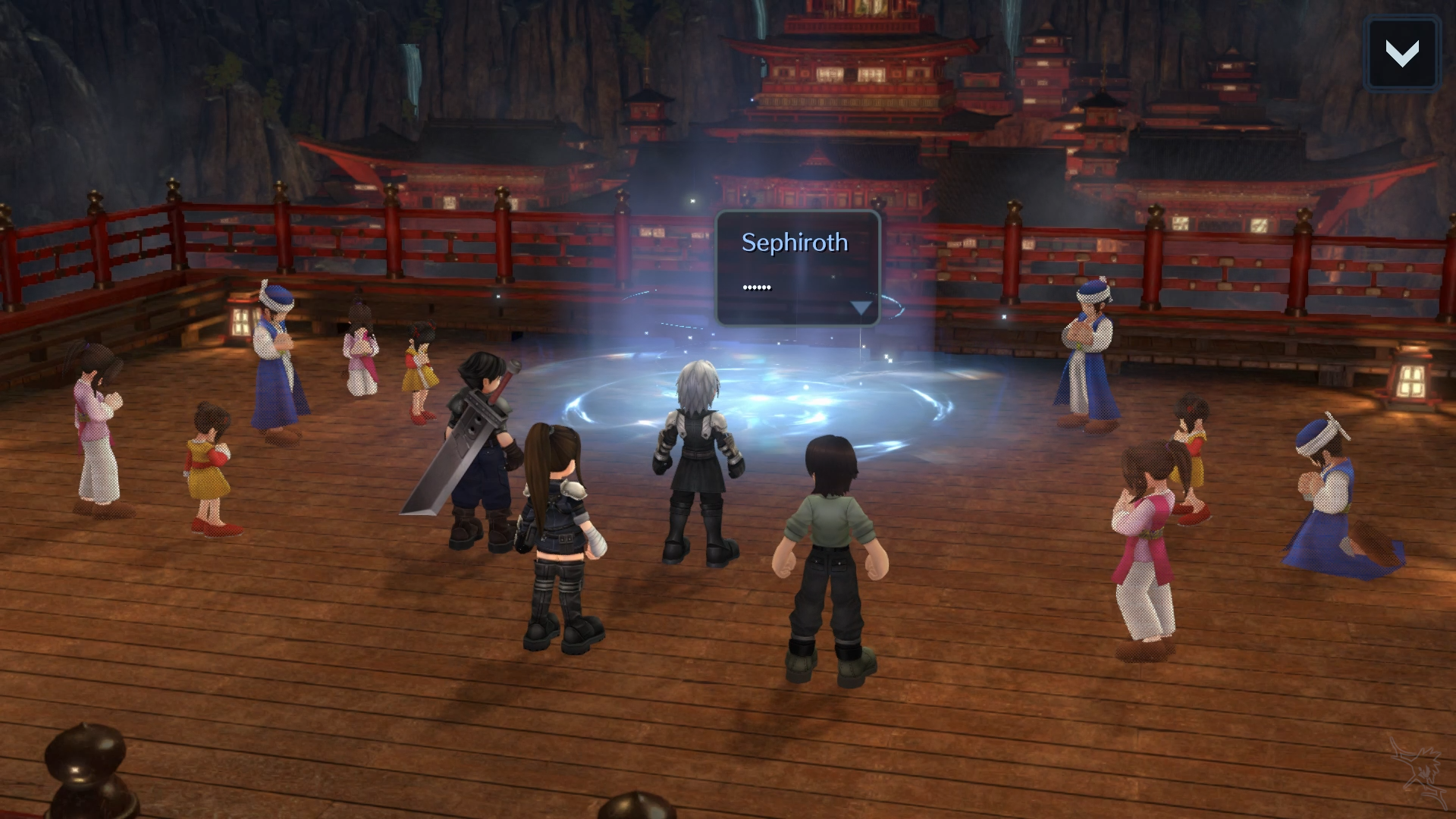This screenshot has height=819, width=1456.
Task: Open the dropdown chevron menu button
Action: pyautogui.click(x=1401, y=53)
